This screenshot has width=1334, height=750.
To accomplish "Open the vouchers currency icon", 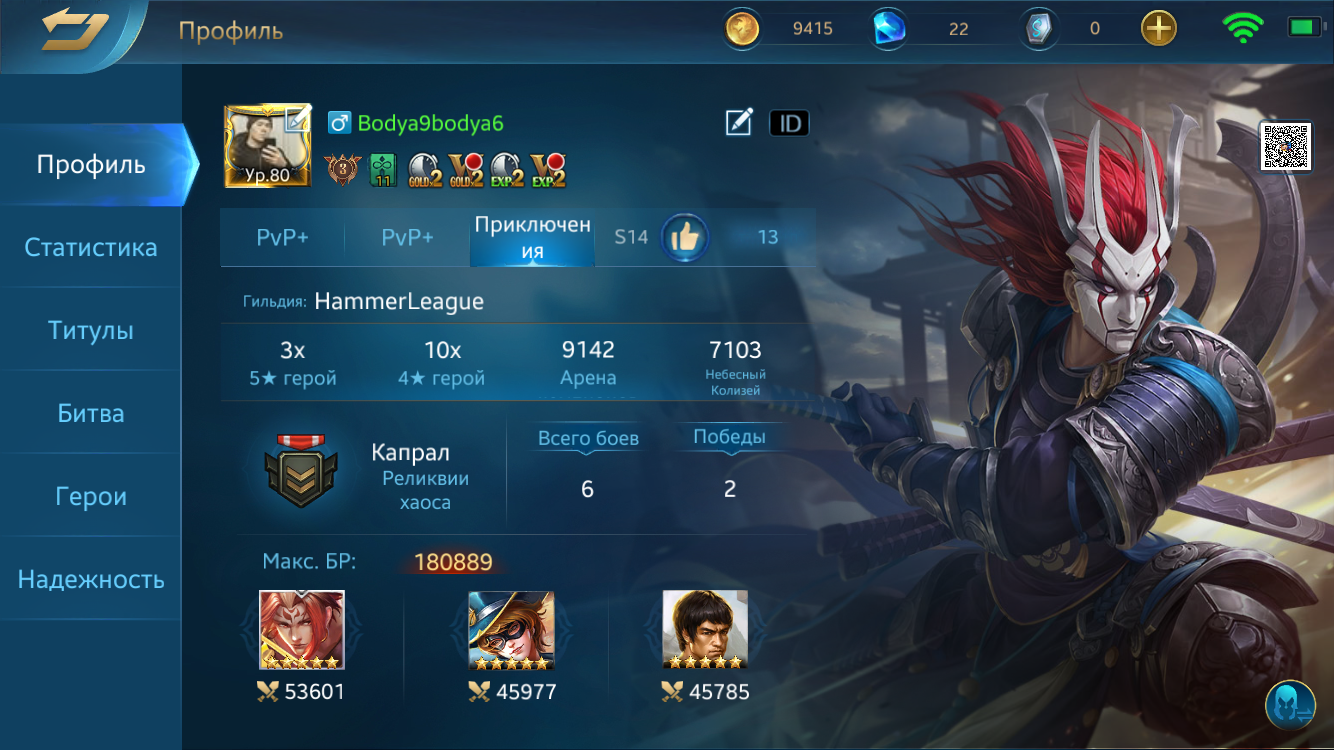I will click(x=1038, y=28).
